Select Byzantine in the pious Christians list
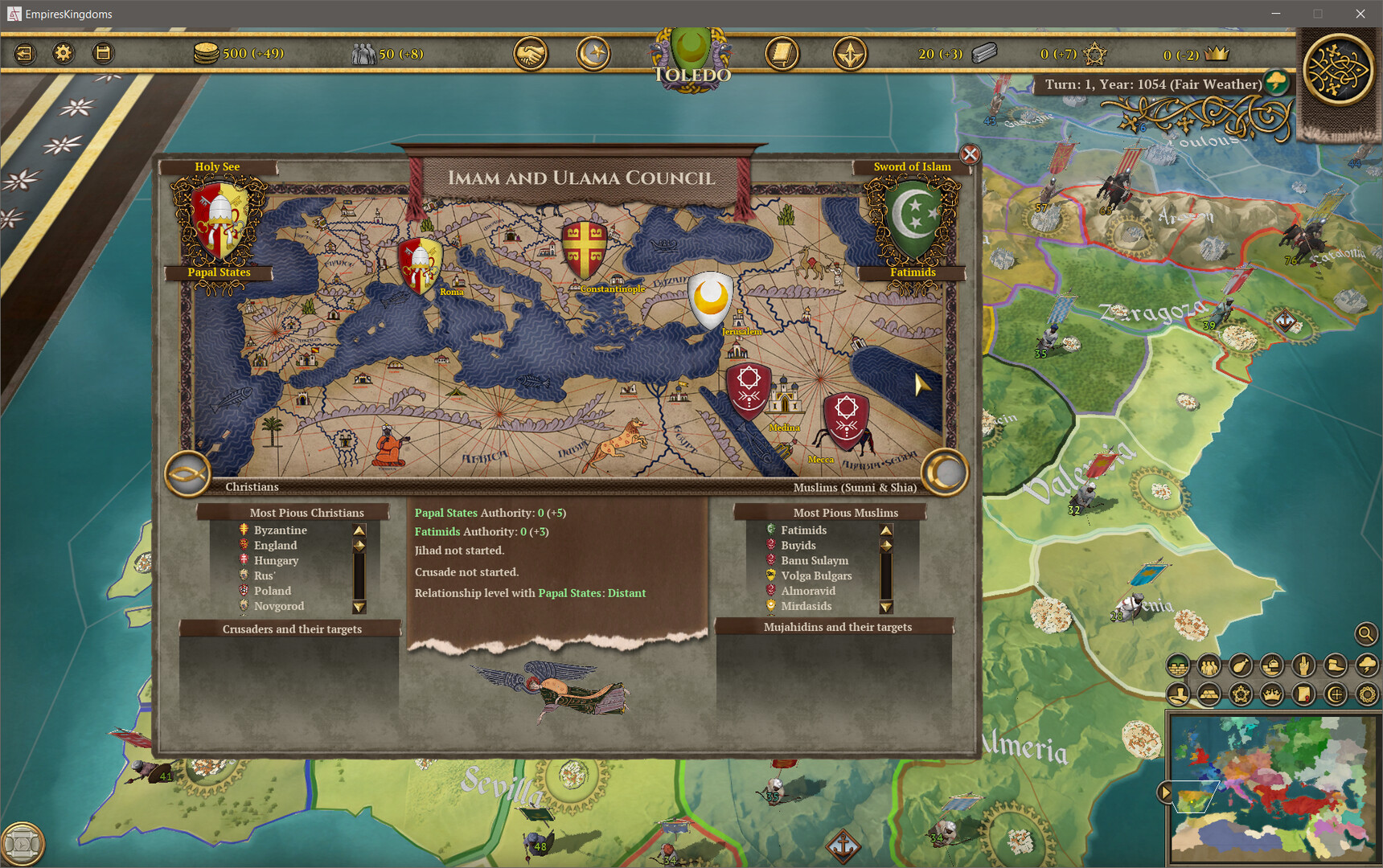The image size is (1383, 868). tap(279, 530)
